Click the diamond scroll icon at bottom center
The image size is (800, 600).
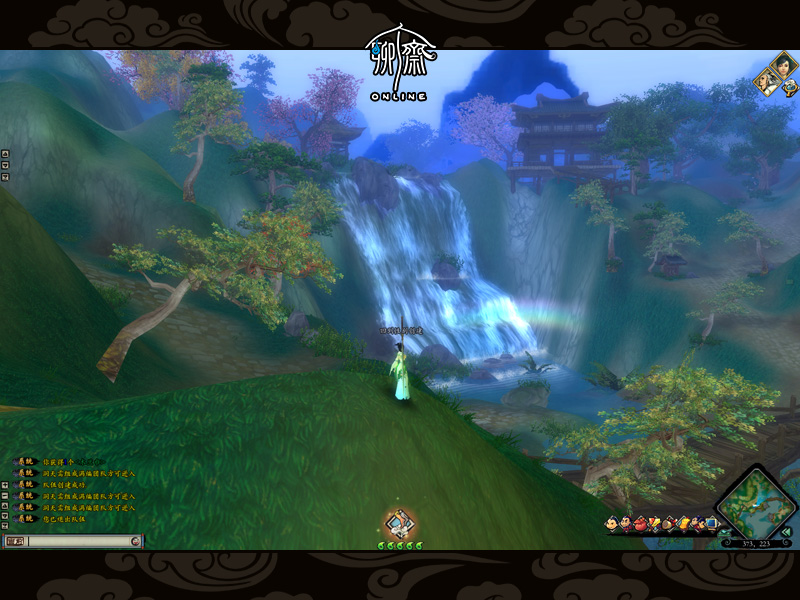coord(400,523)
